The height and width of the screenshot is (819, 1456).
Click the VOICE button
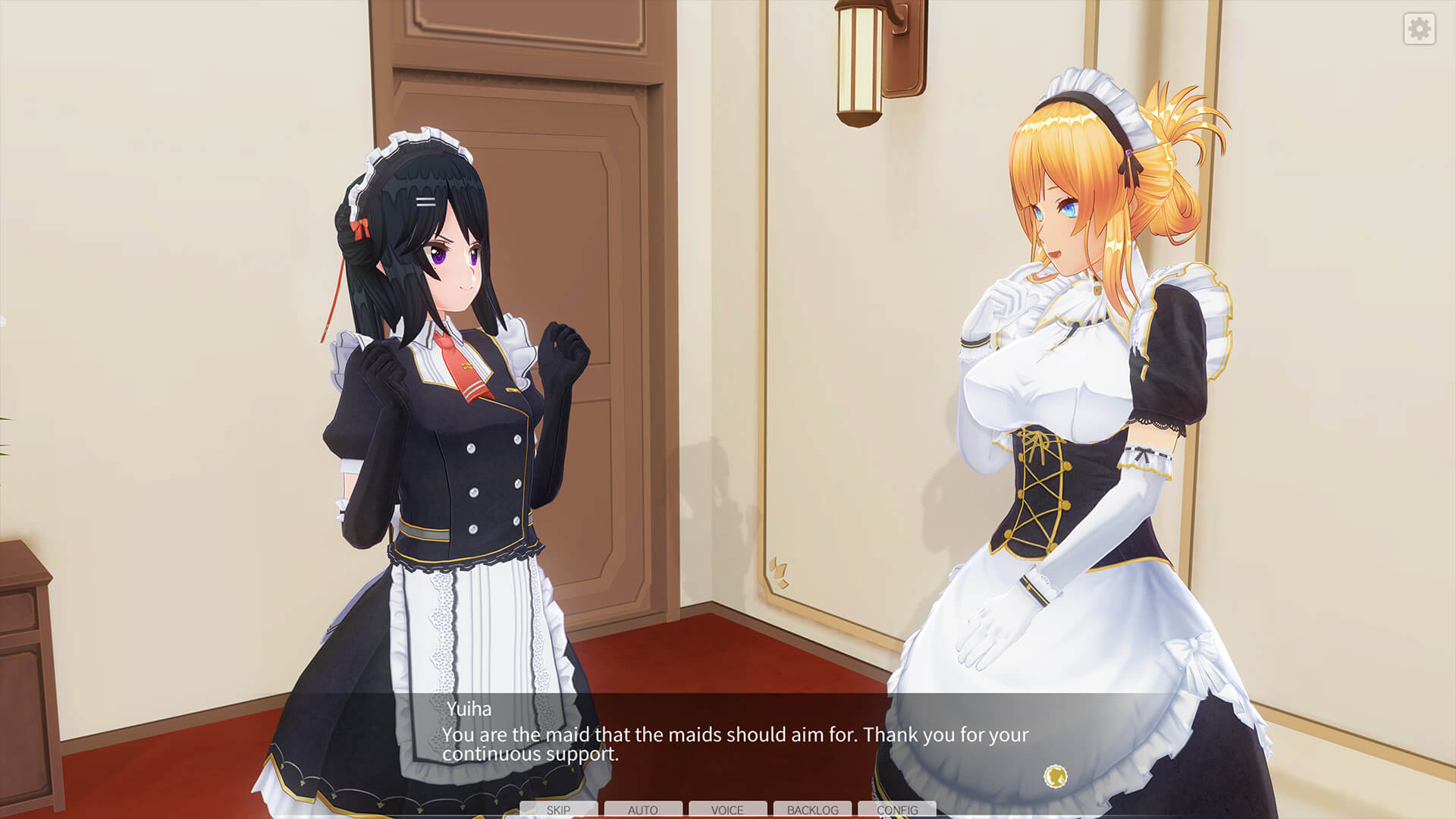pyautogui.click(x=727, y=809)
